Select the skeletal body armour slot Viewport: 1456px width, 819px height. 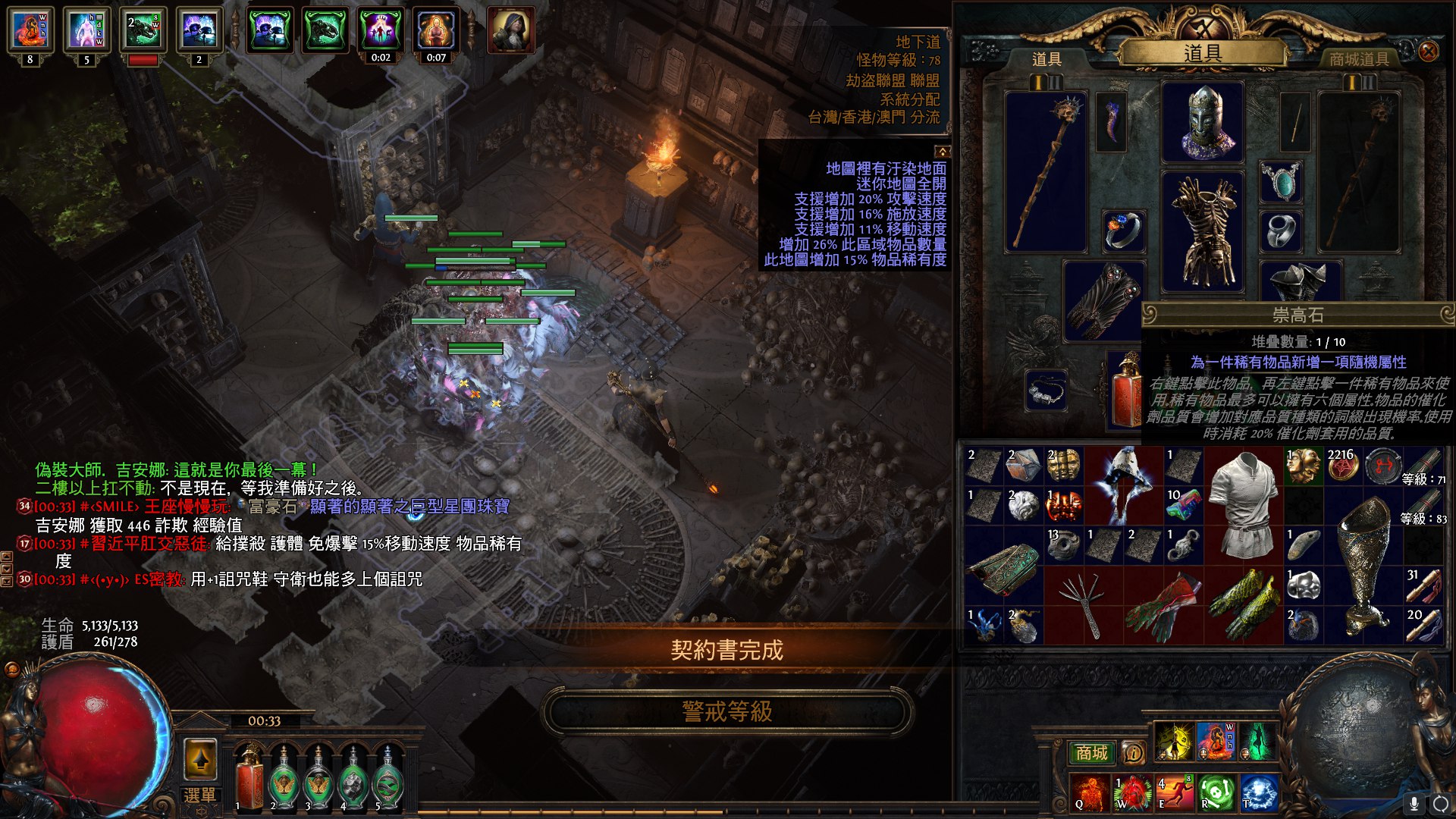click(x=1203, y=231)
